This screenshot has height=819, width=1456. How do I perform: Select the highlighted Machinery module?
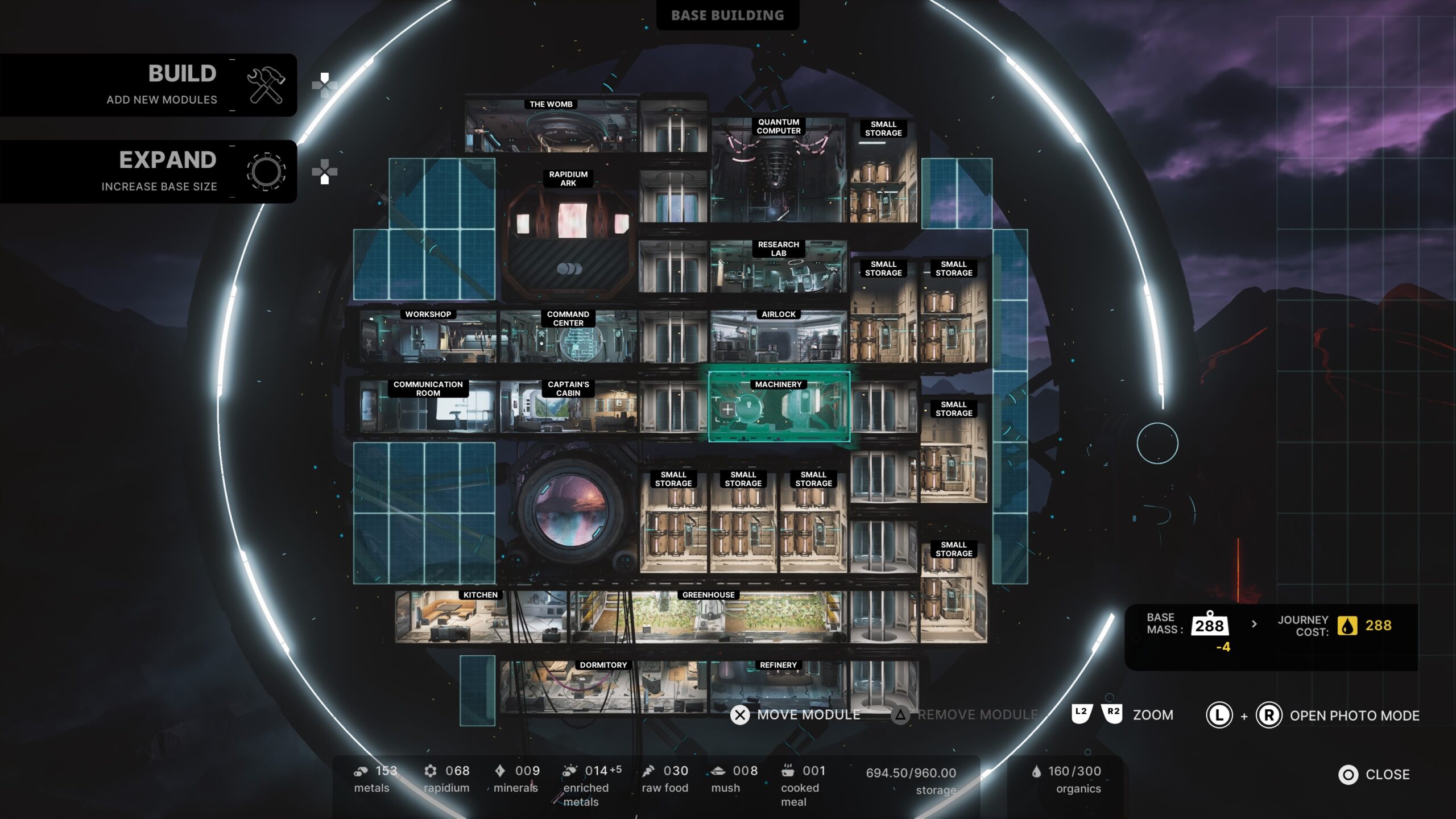pyautogui.click(x=779, y=407)
